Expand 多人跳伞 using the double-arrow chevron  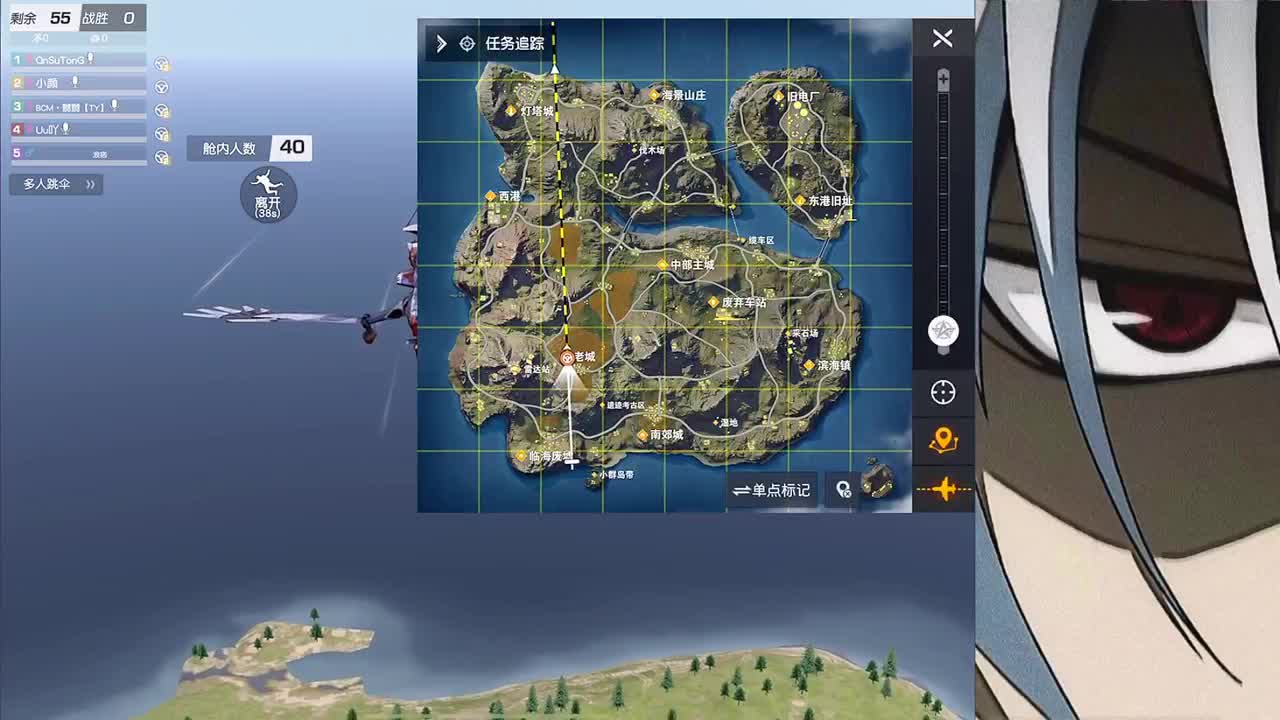90,184
